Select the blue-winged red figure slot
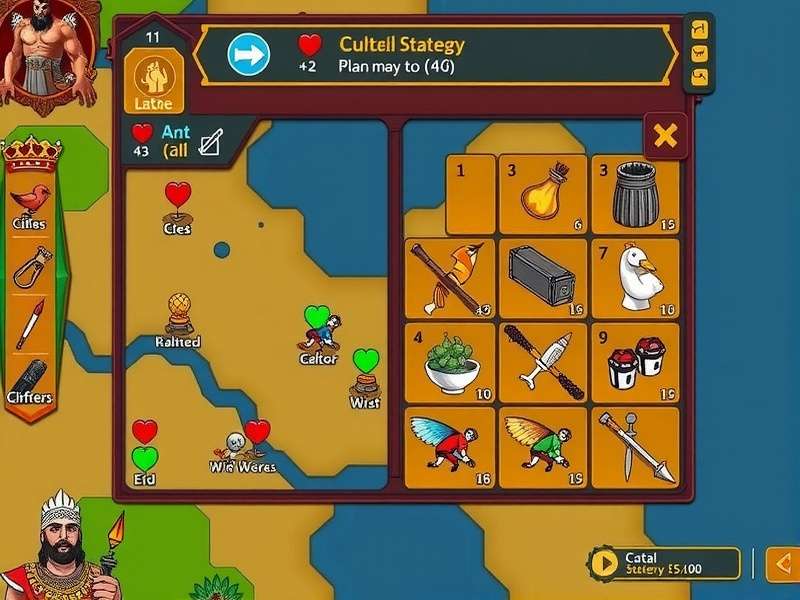The width and height of the screenshot is (800, 600). 449,446
